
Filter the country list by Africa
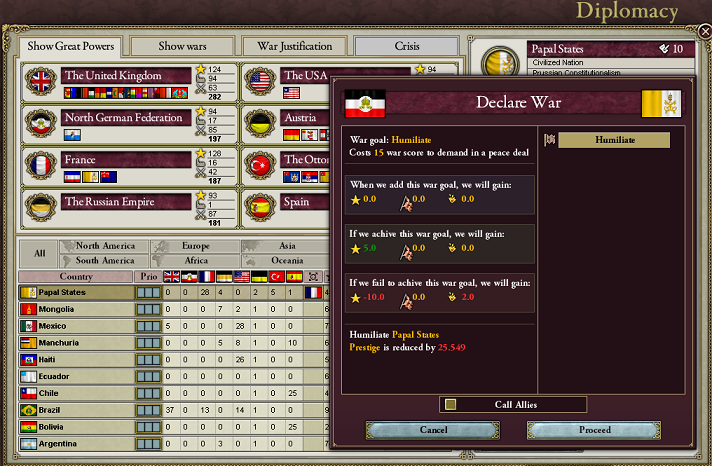click(195, 260)
